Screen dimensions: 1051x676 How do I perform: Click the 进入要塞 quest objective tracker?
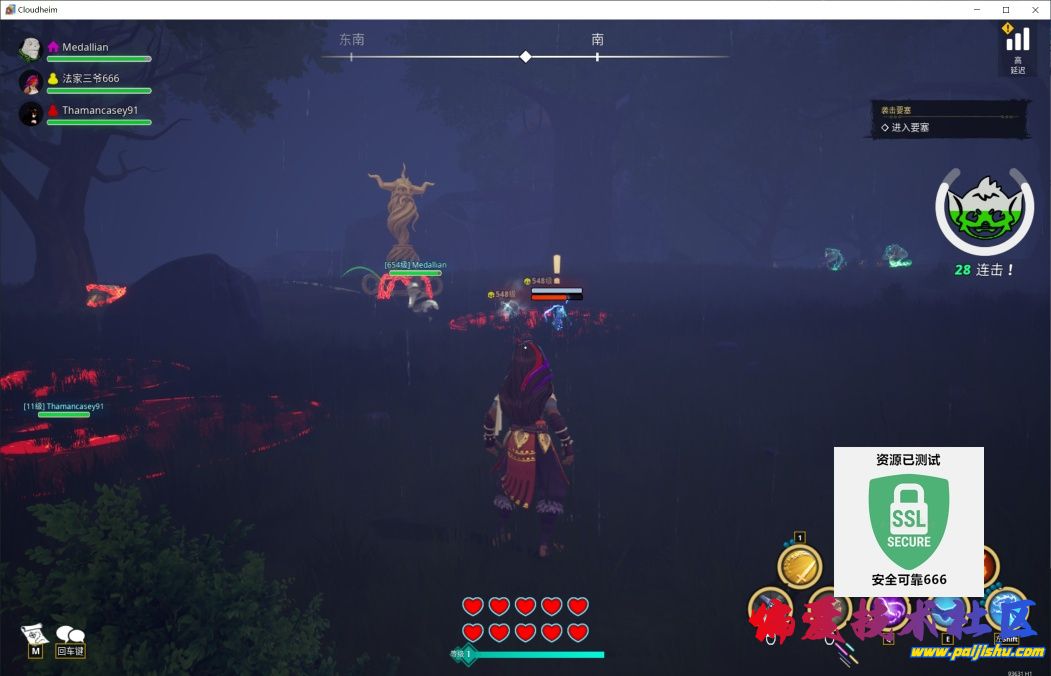click(910, 128)
